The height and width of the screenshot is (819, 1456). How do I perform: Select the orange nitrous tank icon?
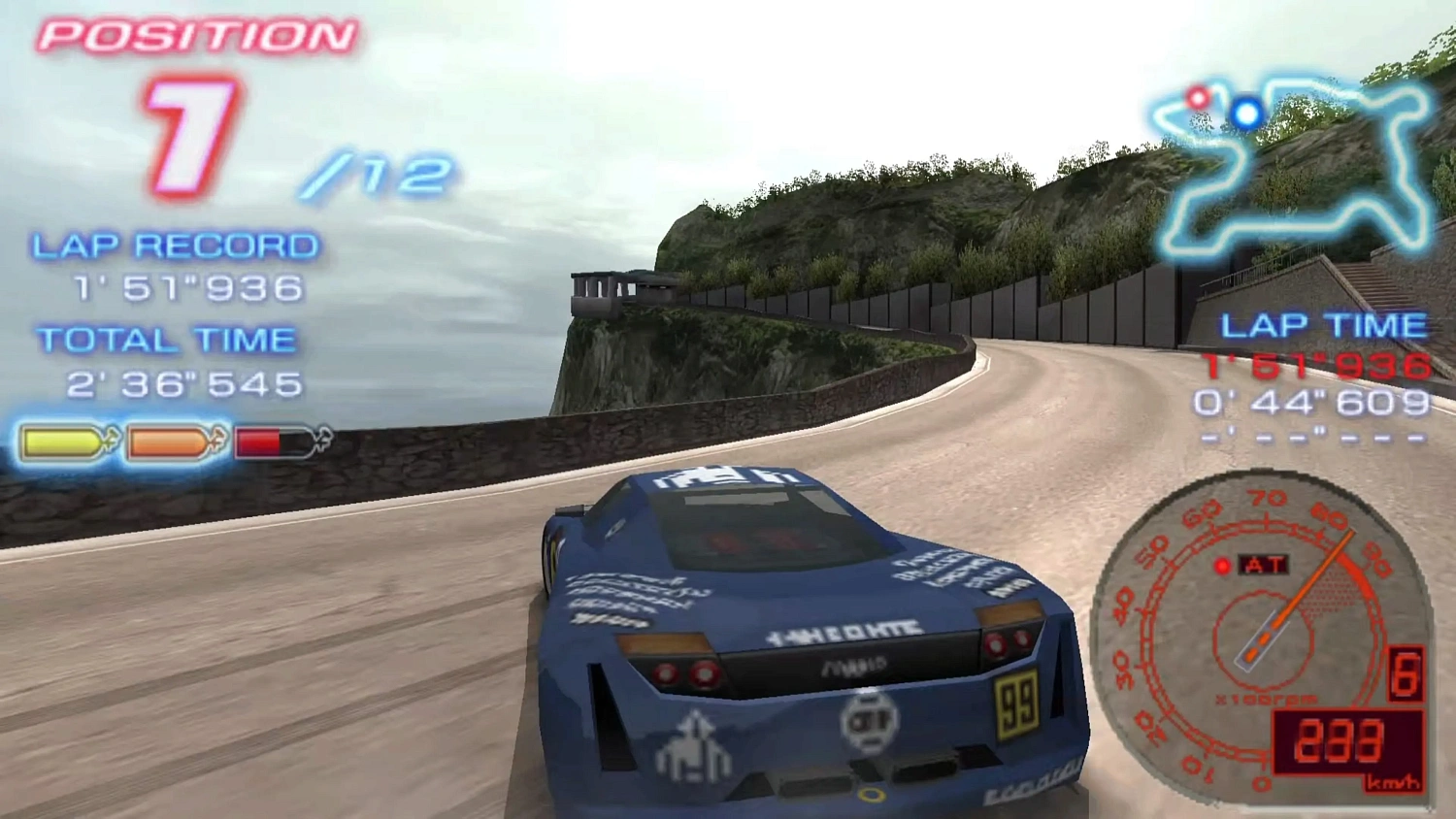tap(167, 439)
